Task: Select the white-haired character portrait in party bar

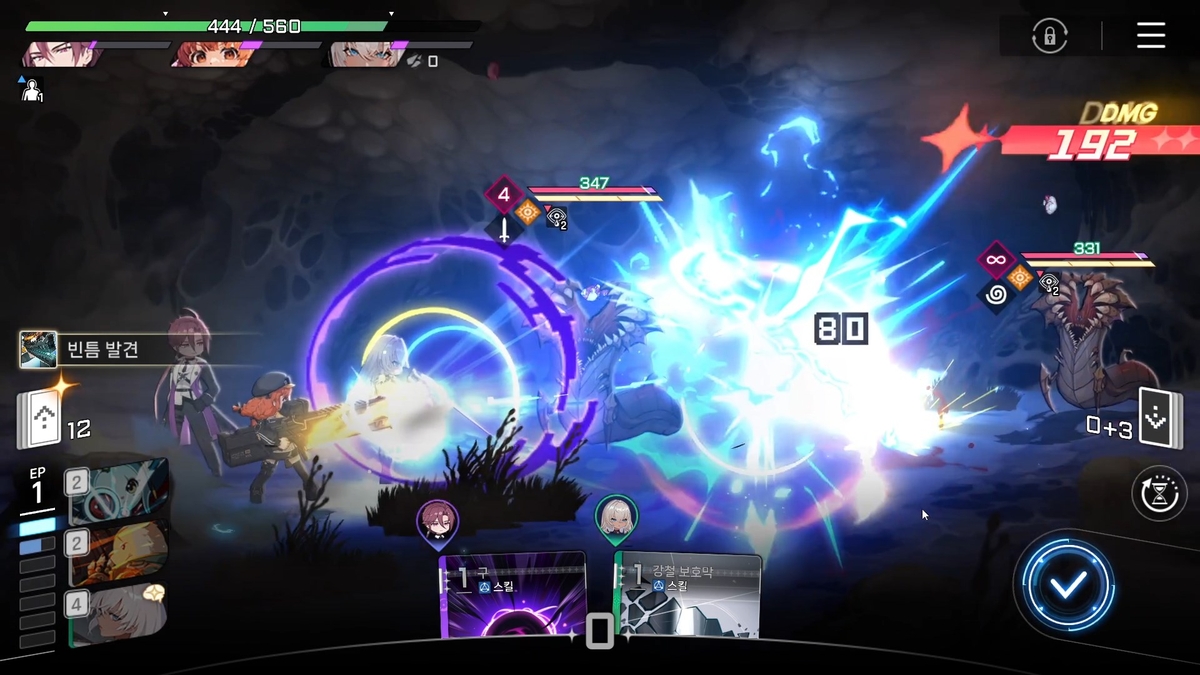Action: (362, 53)
